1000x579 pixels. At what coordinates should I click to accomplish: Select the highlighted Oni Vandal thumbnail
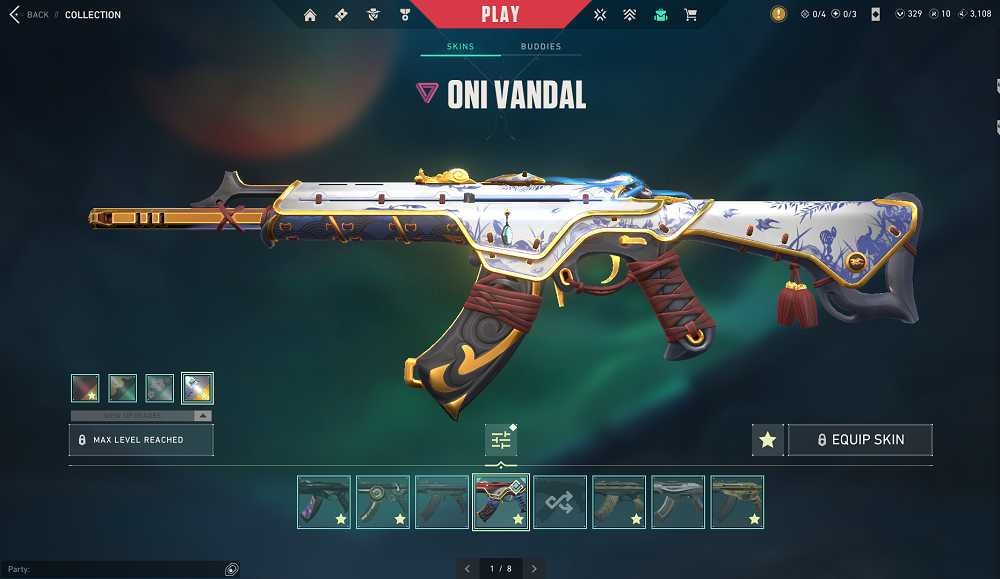point(501,502)
